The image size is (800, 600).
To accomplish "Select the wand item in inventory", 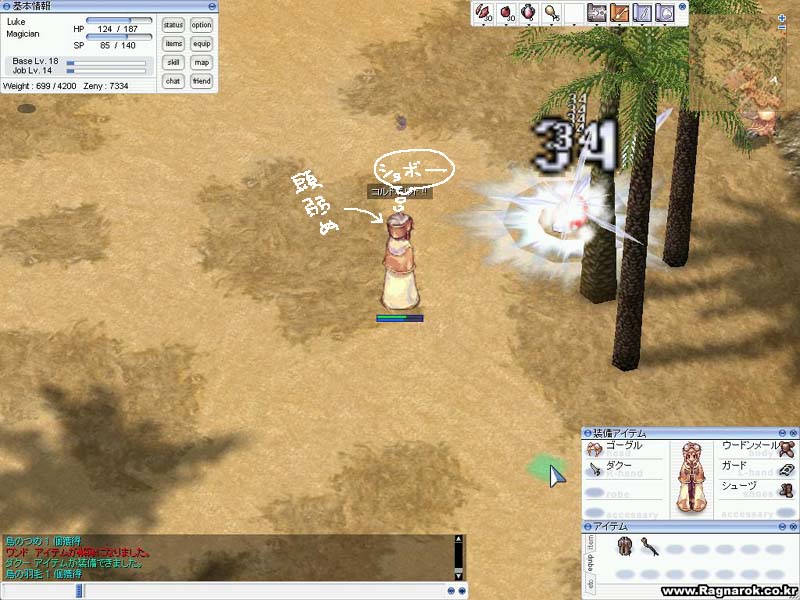I will tap(648, 547).
